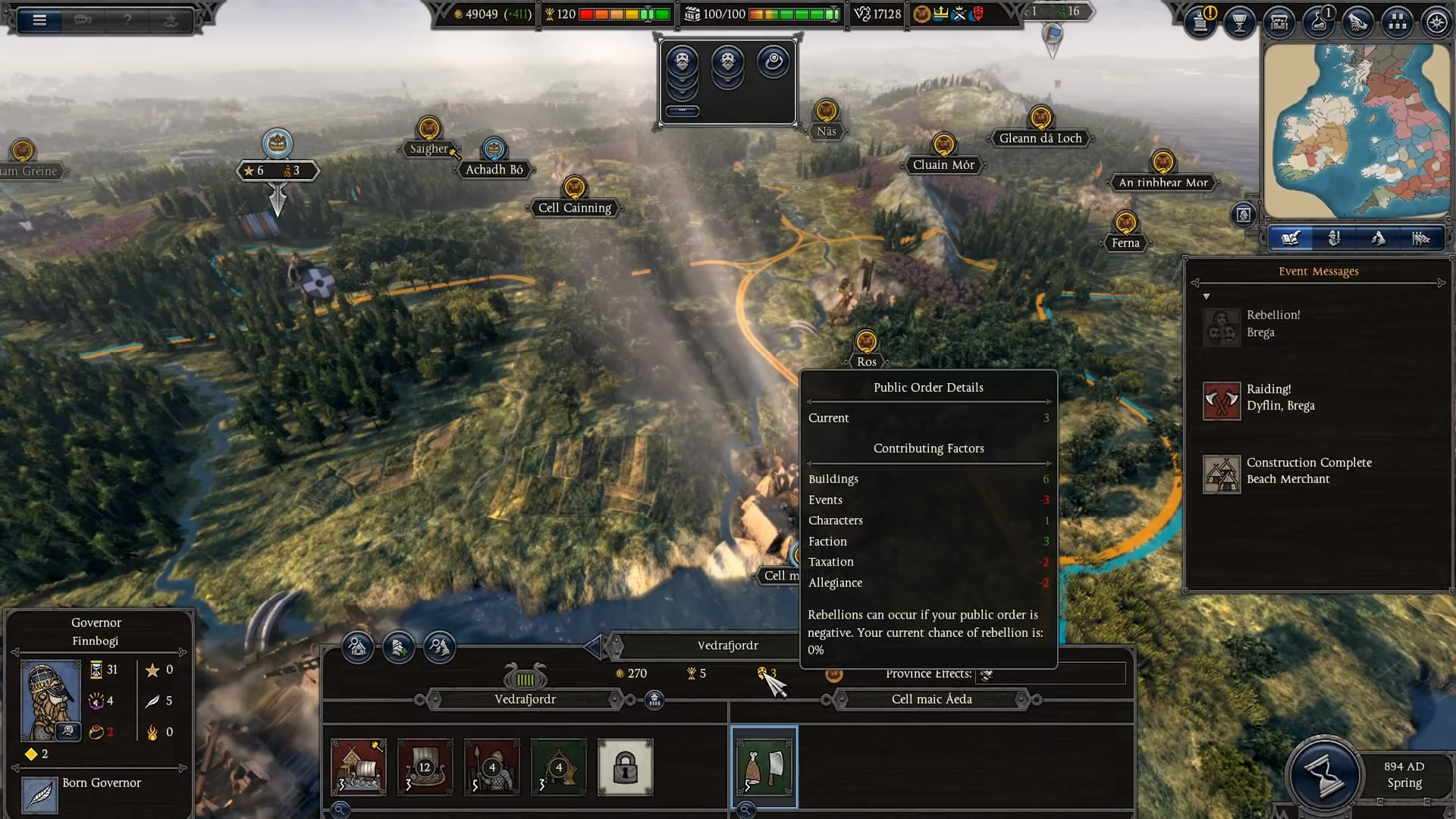
Task: Open the technology flask panel
Action: point(1319,22)
